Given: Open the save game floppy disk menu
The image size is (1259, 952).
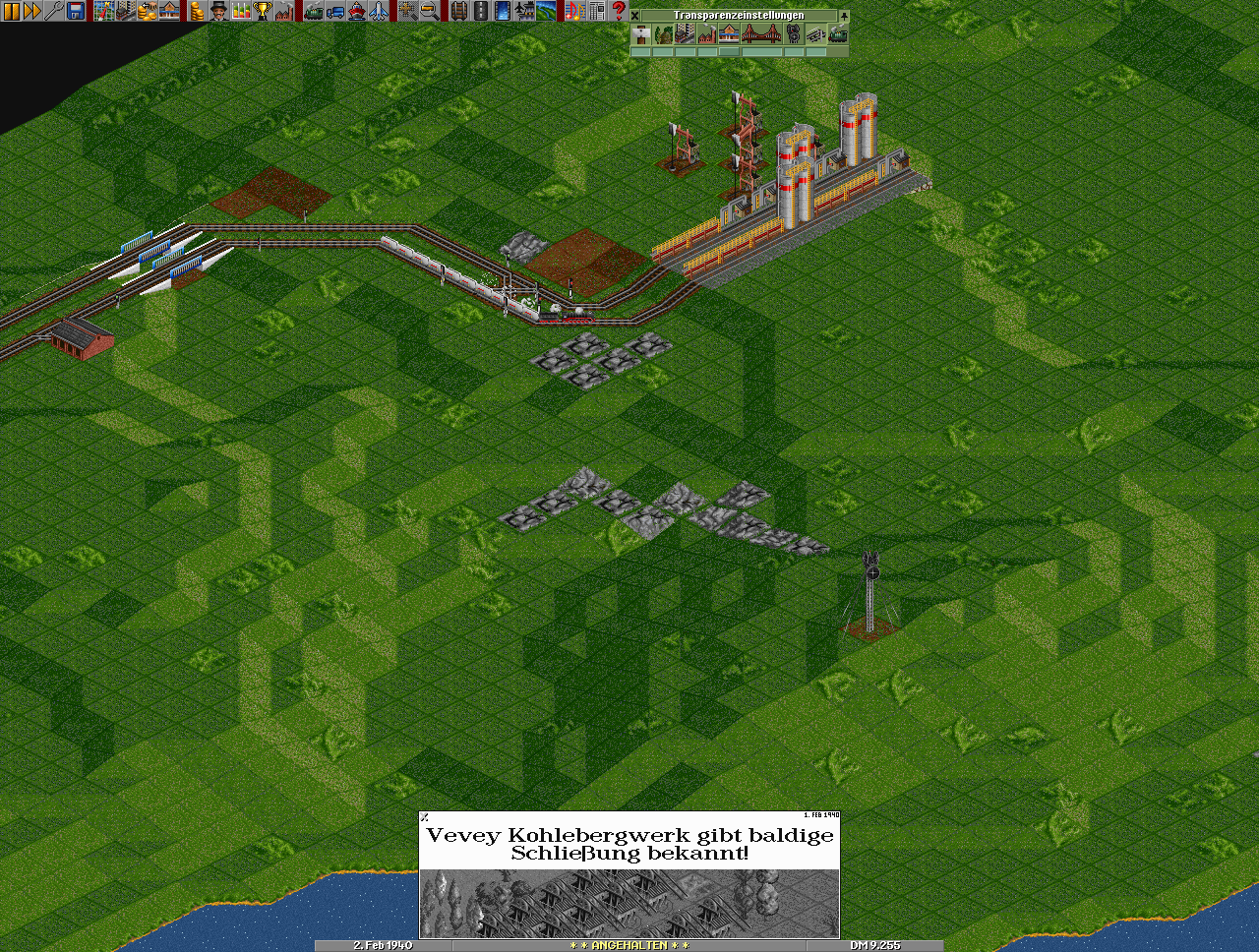Looking at the screenshot, I should 76,11.
